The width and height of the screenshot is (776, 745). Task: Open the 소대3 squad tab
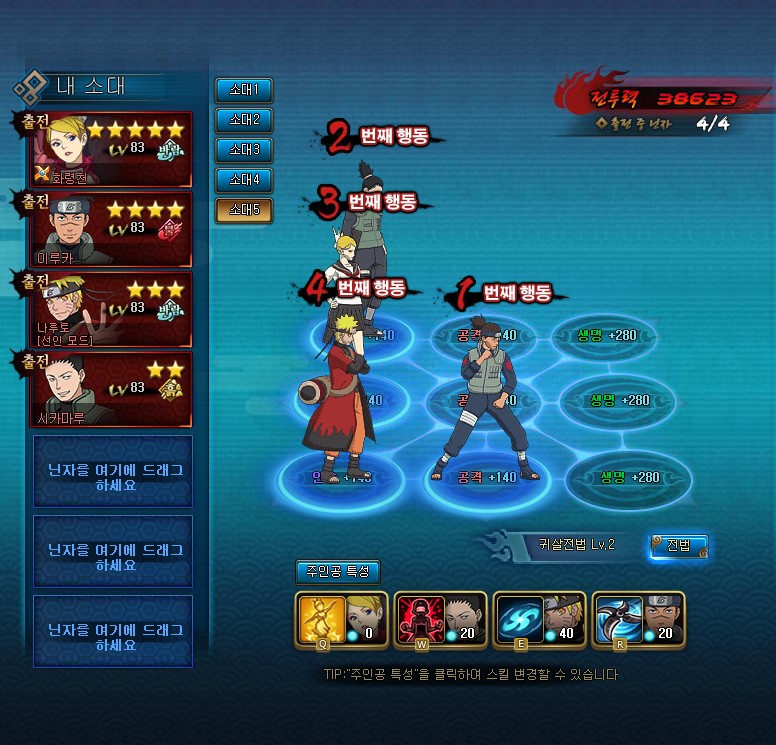click(x=243, y=150)
